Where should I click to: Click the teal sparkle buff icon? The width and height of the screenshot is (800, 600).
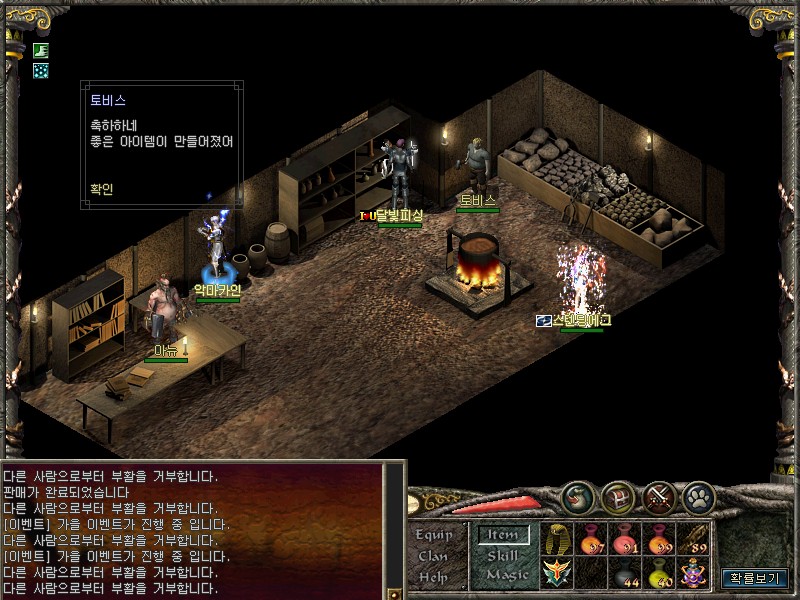[41, 70]
